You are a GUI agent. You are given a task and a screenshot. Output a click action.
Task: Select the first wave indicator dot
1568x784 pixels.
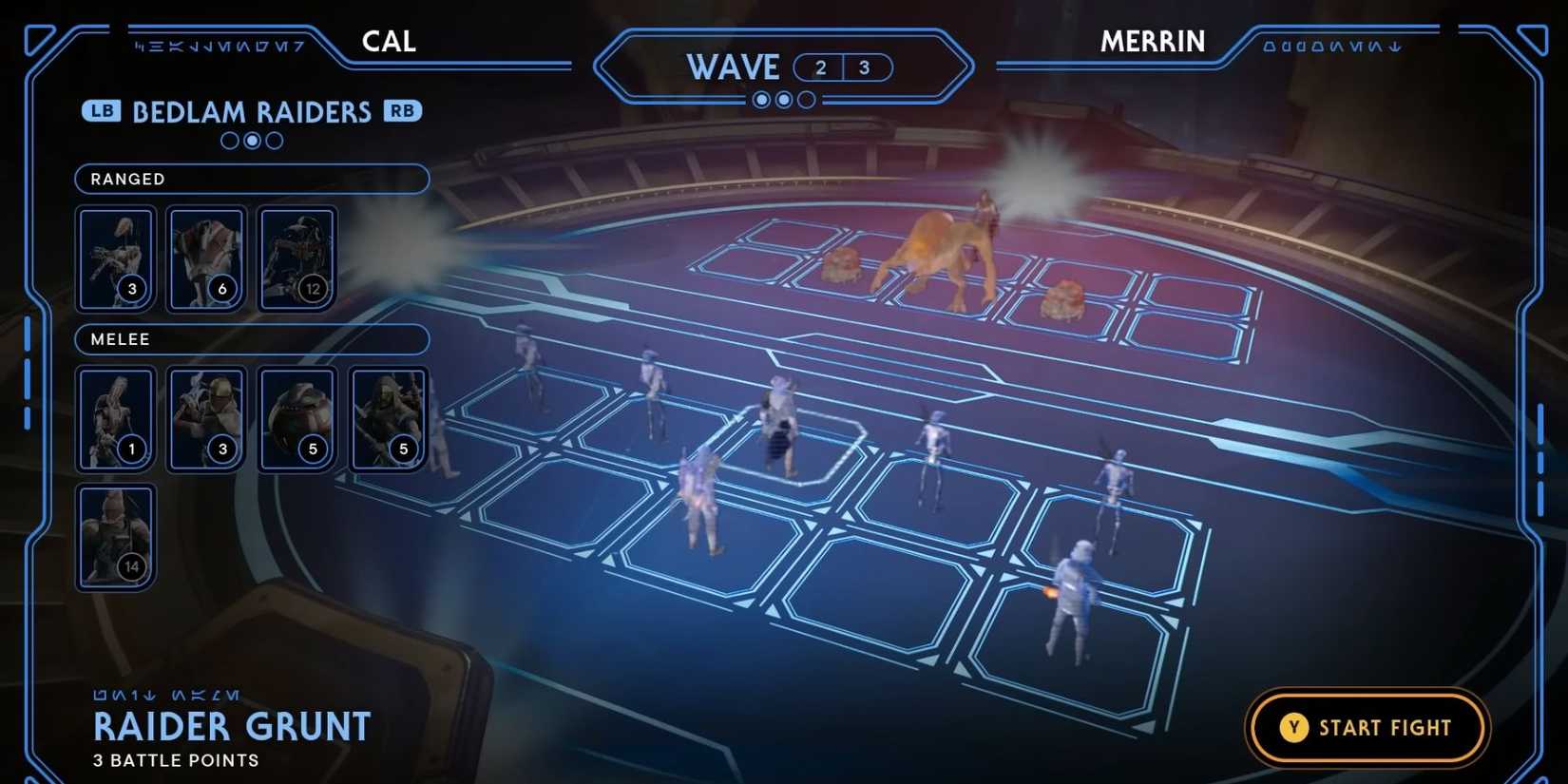coord(761,99)
